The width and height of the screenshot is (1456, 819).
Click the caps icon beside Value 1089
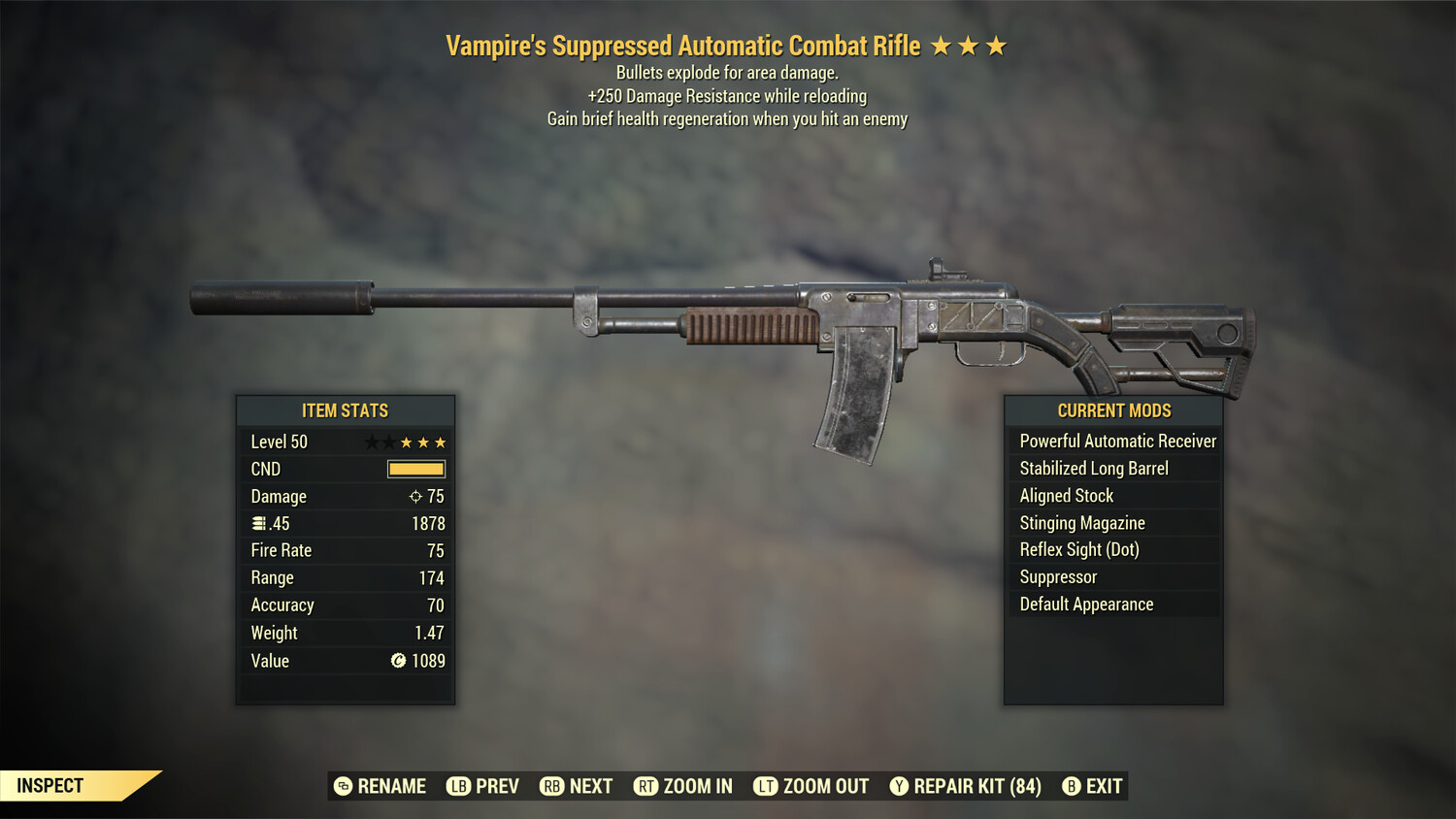[x=397, y=661]
